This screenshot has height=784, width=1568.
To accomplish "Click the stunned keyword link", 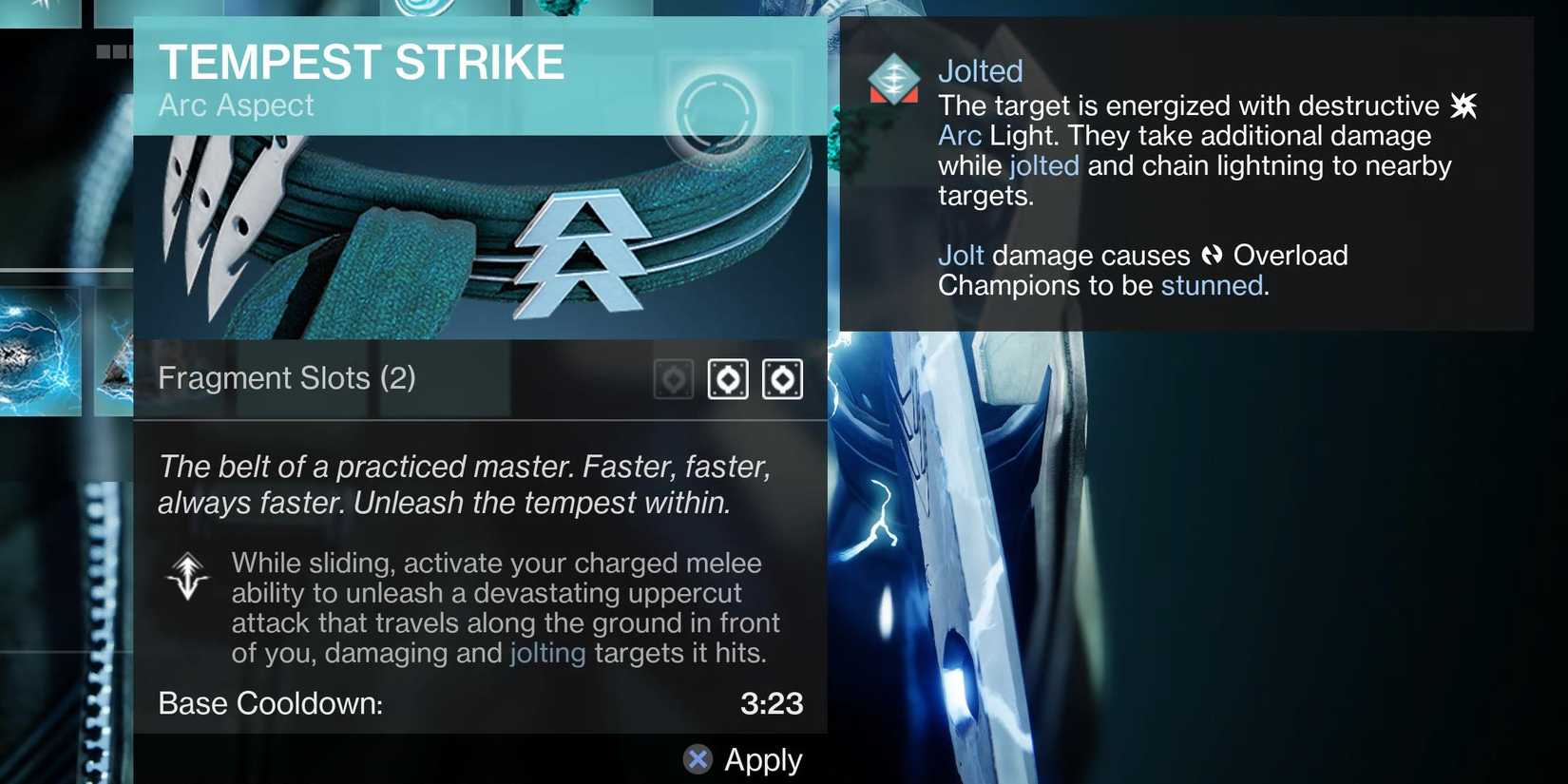I will click(x=1211, y=285).
